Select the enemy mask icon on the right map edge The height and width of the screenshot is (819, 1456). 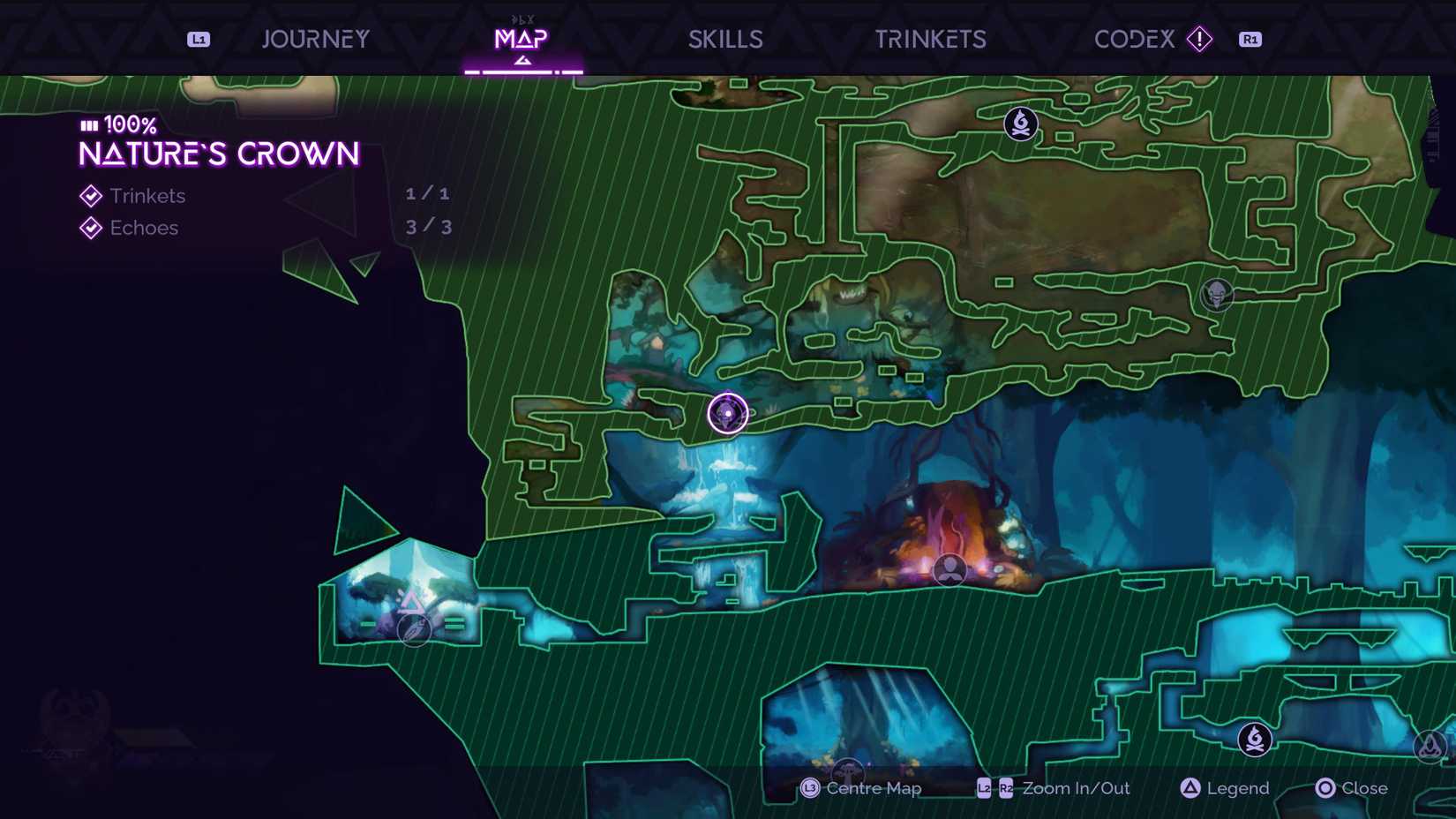1217,295
